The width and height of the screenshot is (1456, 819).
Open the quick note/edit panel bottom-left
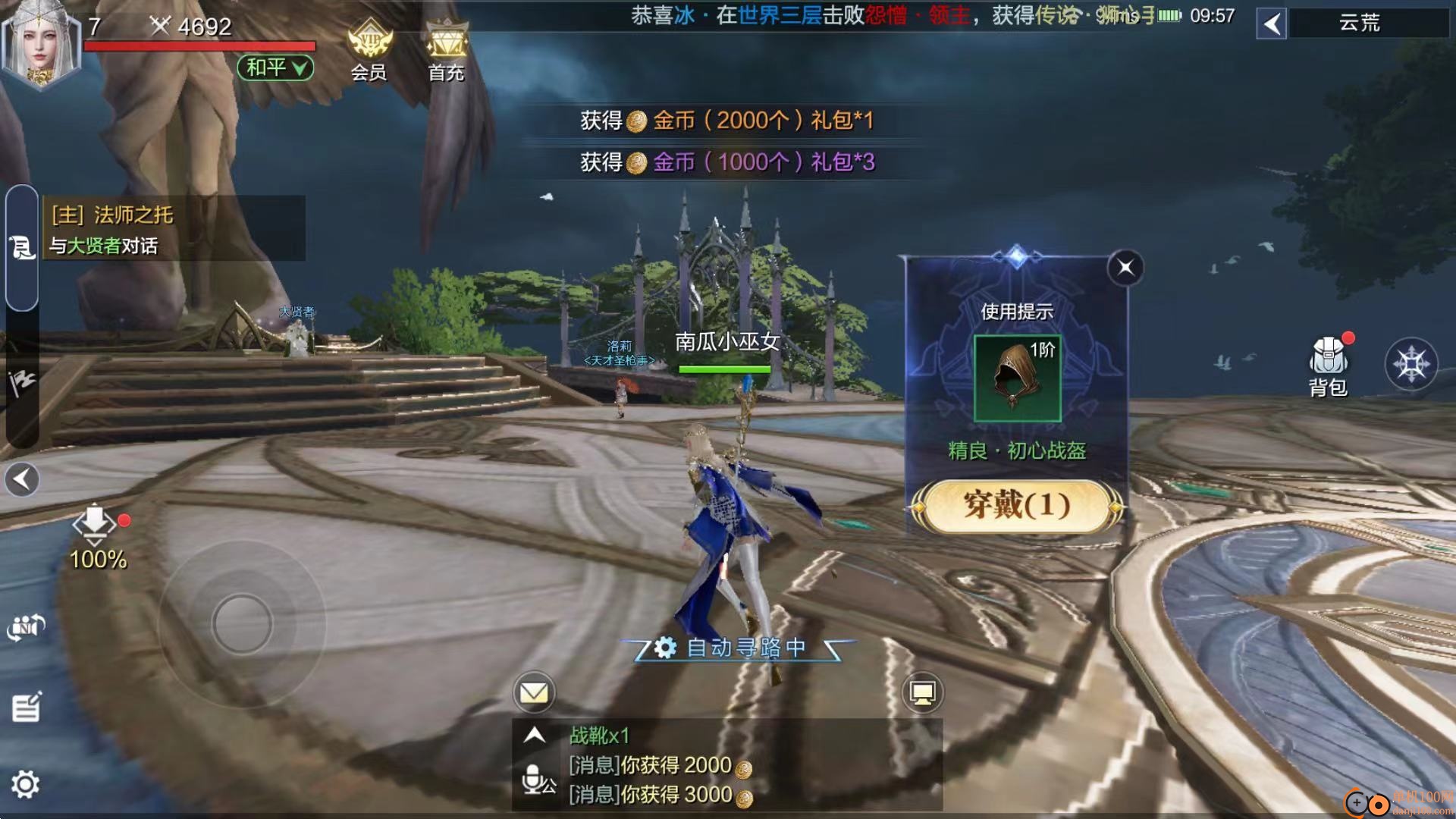tap(27, 707)
